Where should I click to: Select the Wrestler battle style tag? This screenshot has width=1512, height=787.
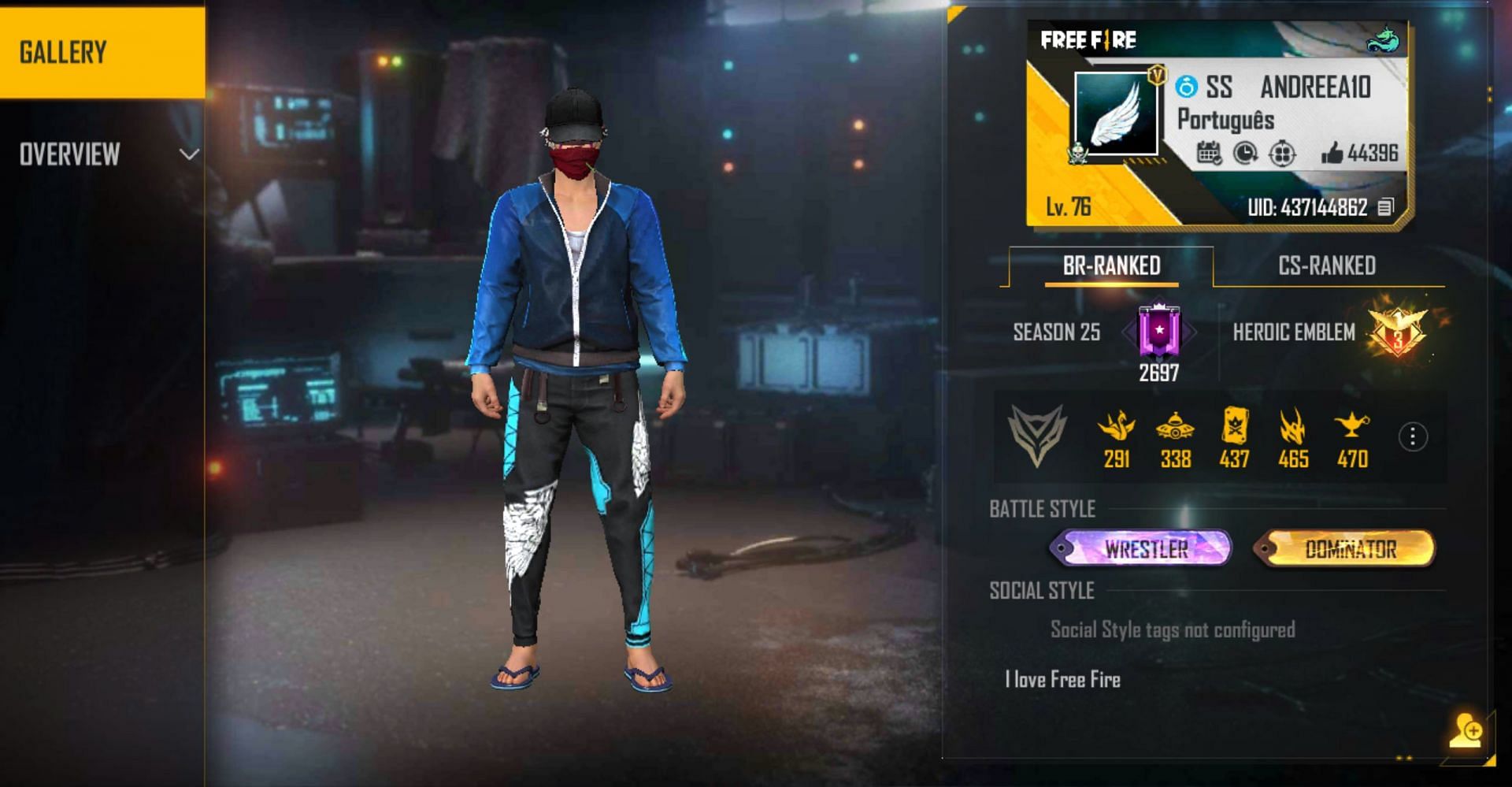pyautogui.click(x=1141, y=548)
